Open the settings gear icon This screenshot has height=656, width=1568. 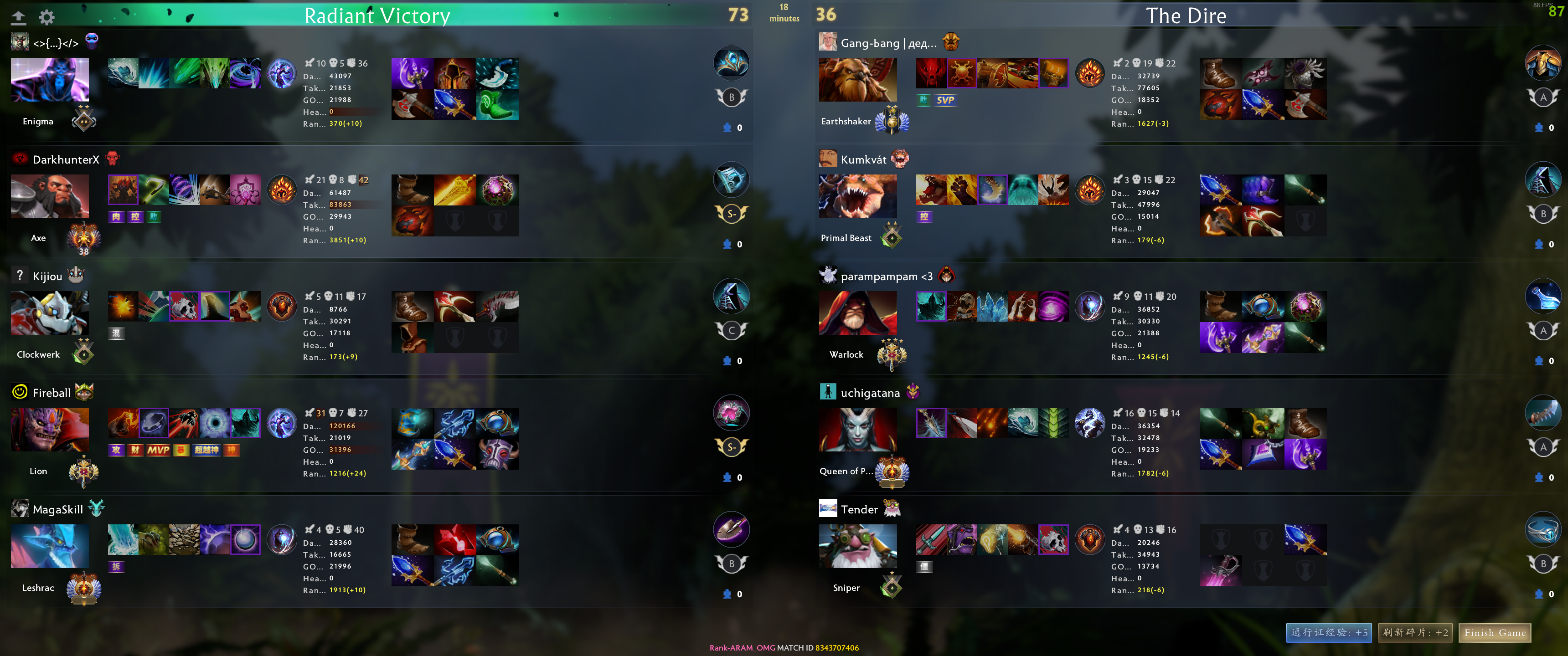click(46, 17)
